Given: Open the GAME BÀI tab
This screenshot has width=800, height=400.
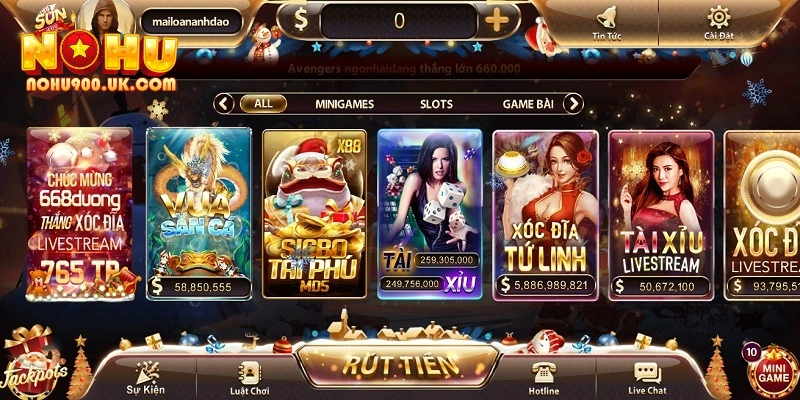Looking at the screenshot, I should click(x=529, y=103).
